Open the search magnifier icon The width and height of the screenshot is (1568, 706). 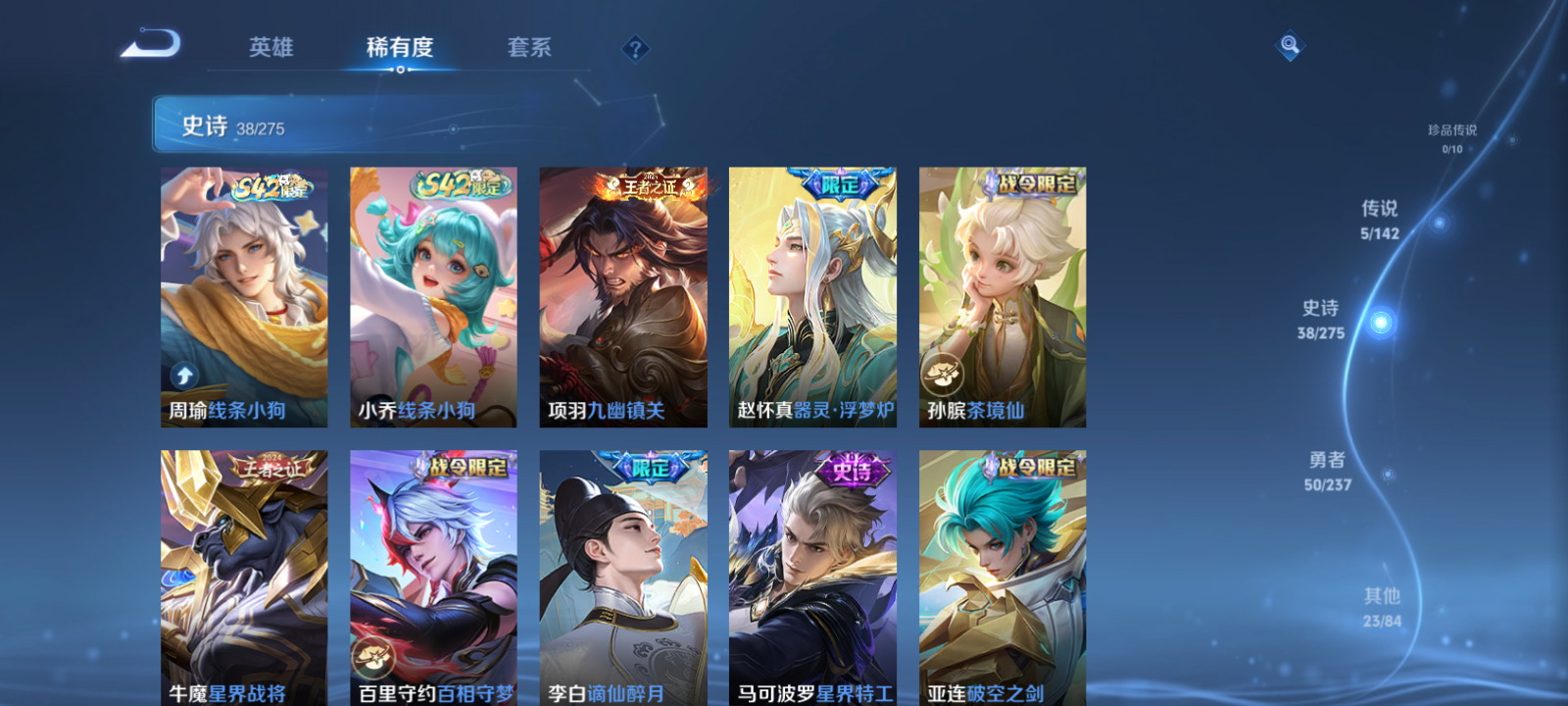pos(1289,44)
